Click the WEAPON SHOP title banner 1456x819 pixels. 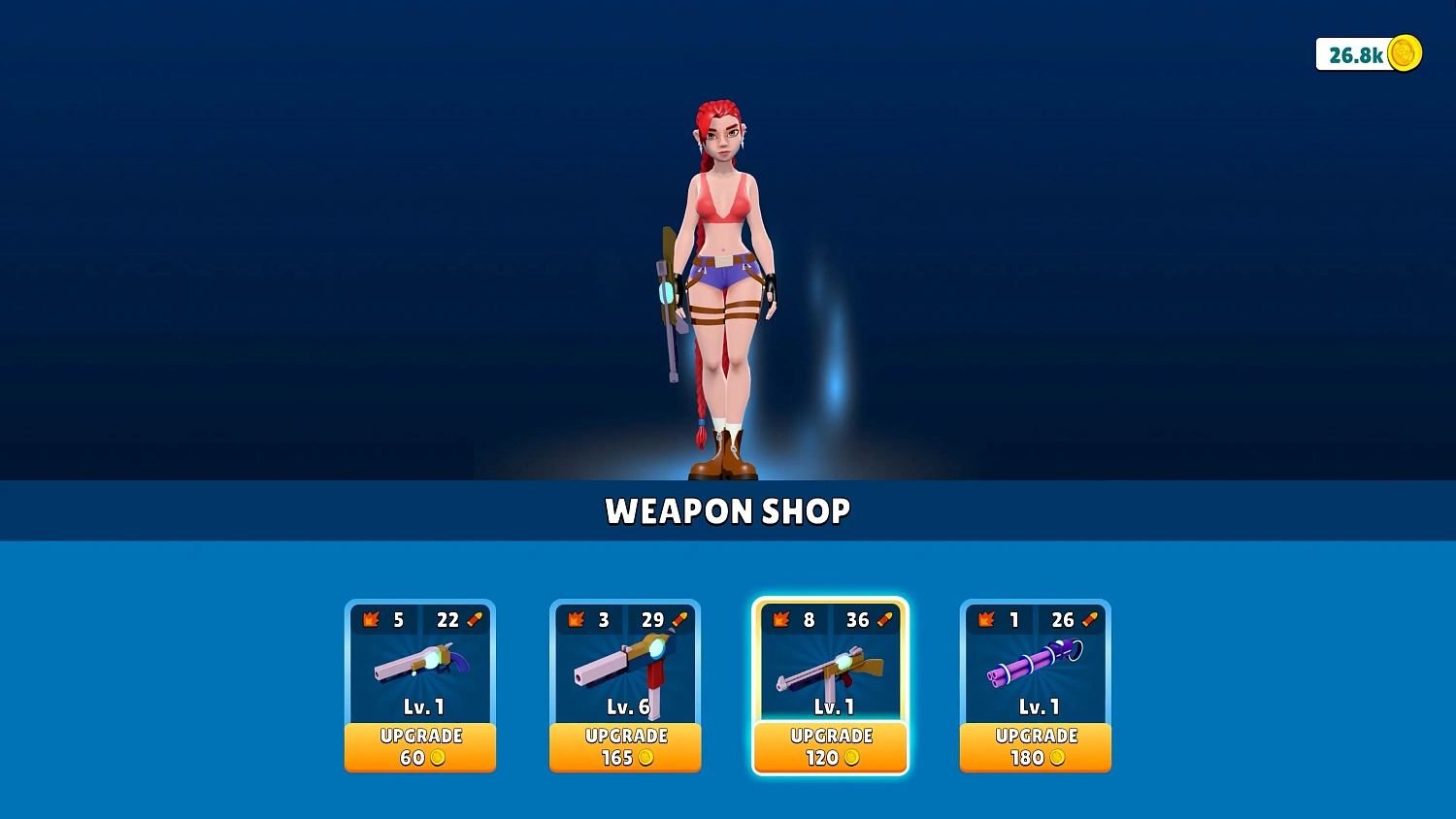[728, 511]
